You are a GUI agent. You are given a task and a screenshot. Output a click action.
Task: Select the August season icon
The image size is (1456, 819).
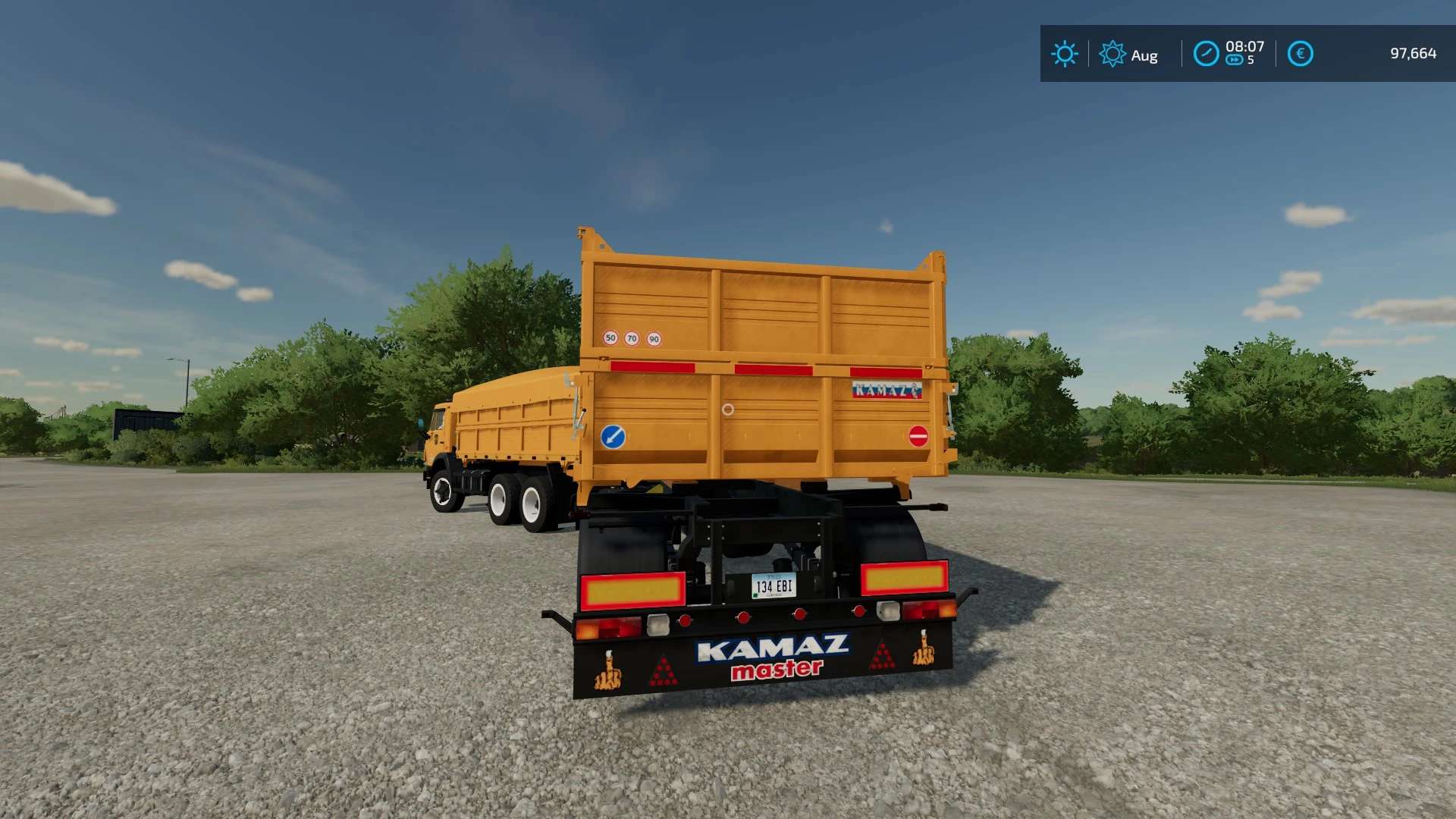(1112, 54)
